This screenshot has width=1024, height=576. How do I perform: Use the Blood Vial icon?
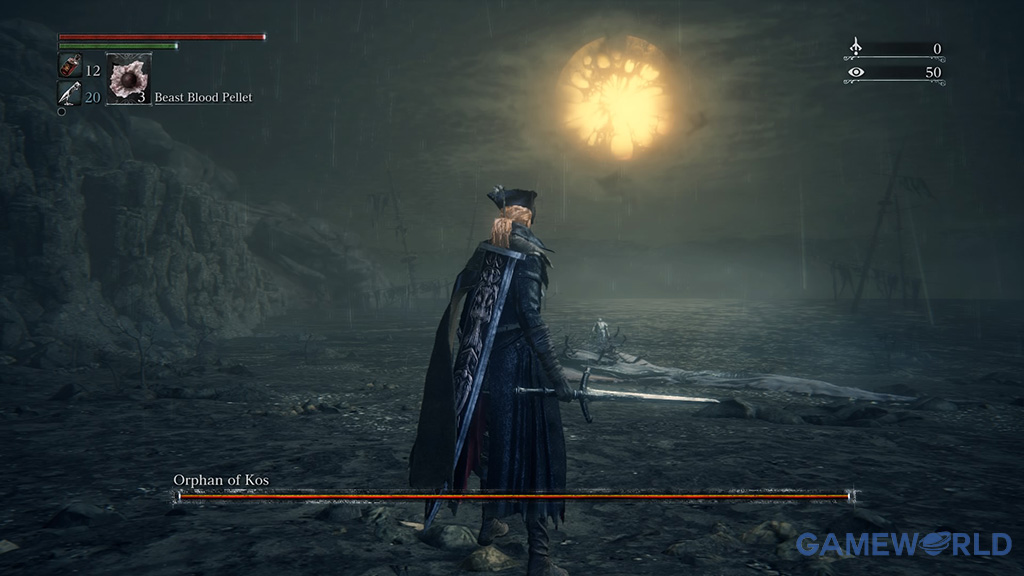(x=68, y=68)
